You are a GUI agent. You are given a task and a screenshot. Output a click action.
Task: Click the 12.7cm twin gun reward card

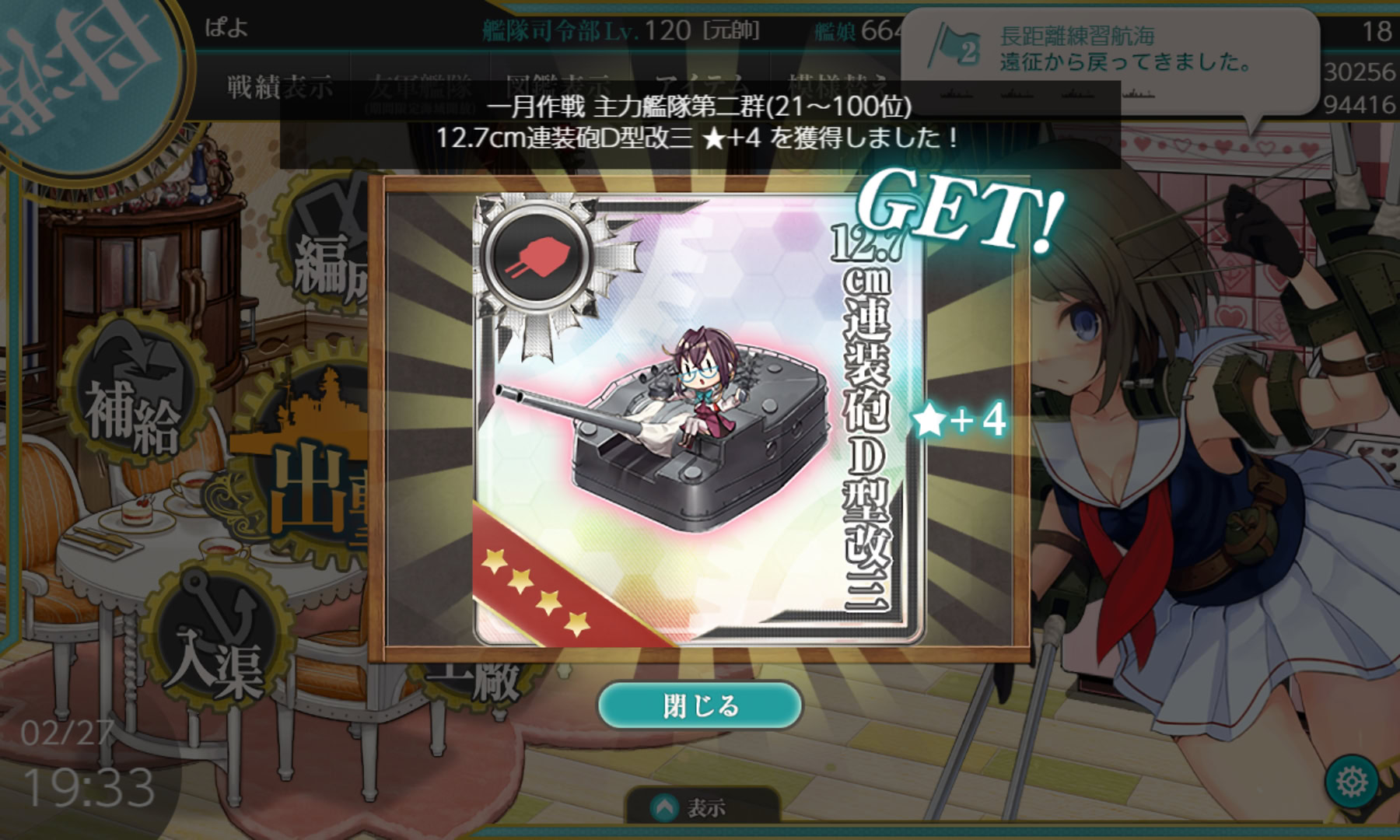(698, 420)
